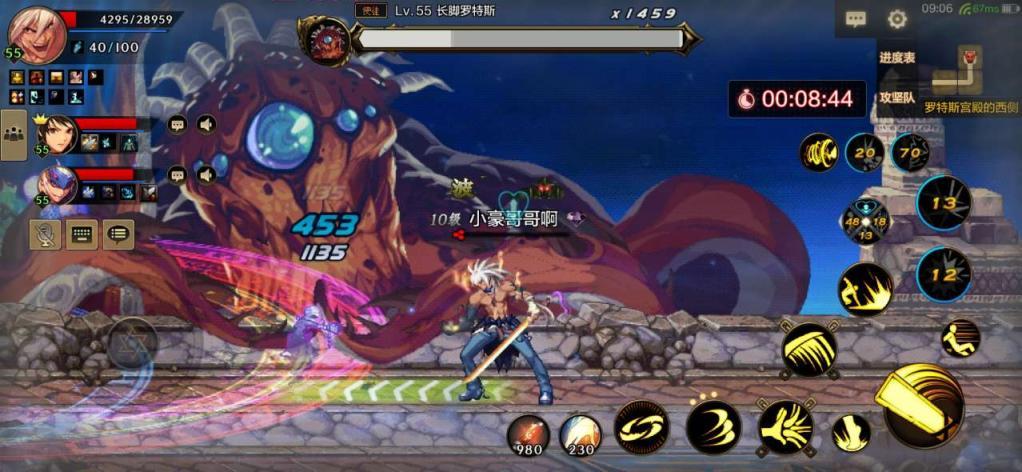Open the chat bubble at top right

[856, 19]
